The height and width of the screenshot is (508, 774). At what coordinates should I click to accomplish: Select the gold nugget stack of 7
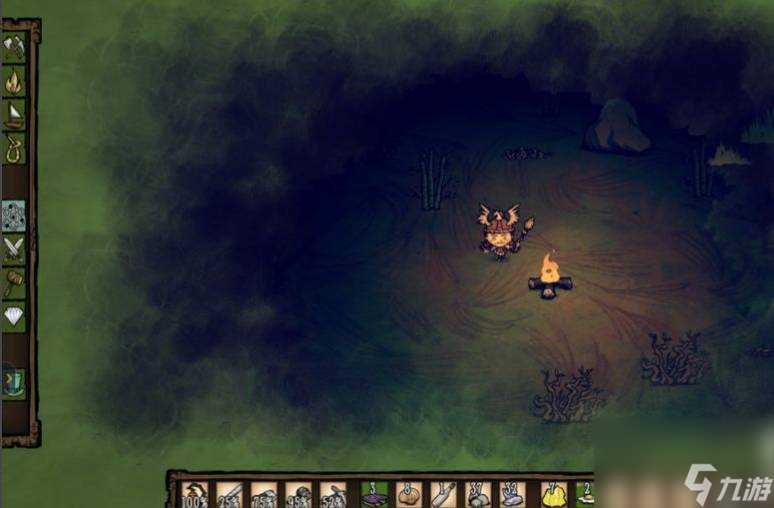click(553, 494)
